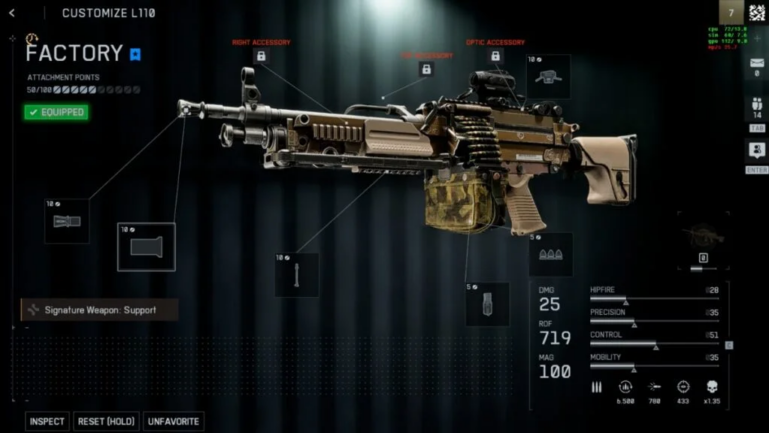Click the locked Top Accessory slot
Viewport: 769px width, 433px height.
pos(426,70)
